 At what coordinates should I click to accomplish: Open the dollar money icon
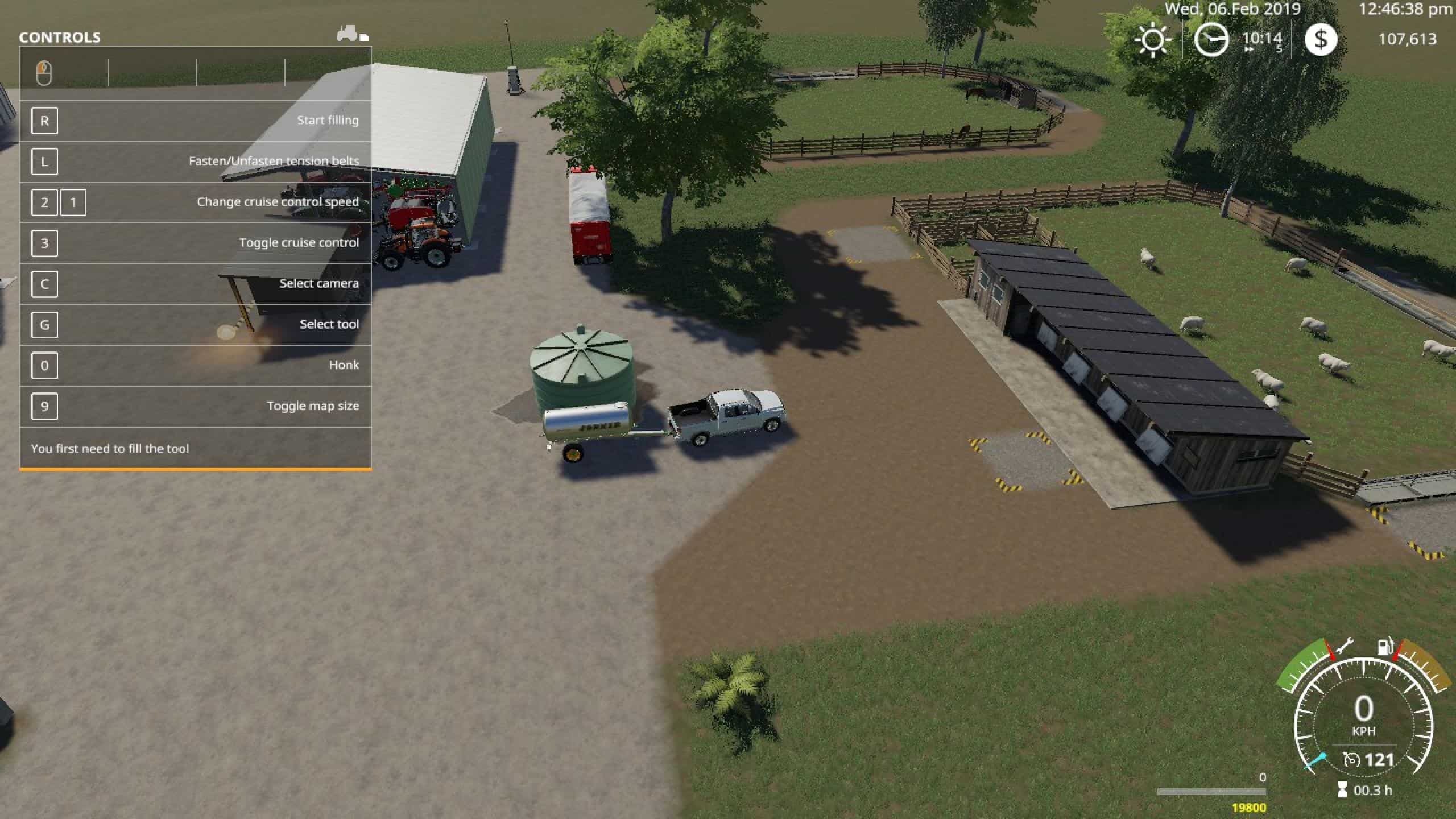coord(1320,39)
